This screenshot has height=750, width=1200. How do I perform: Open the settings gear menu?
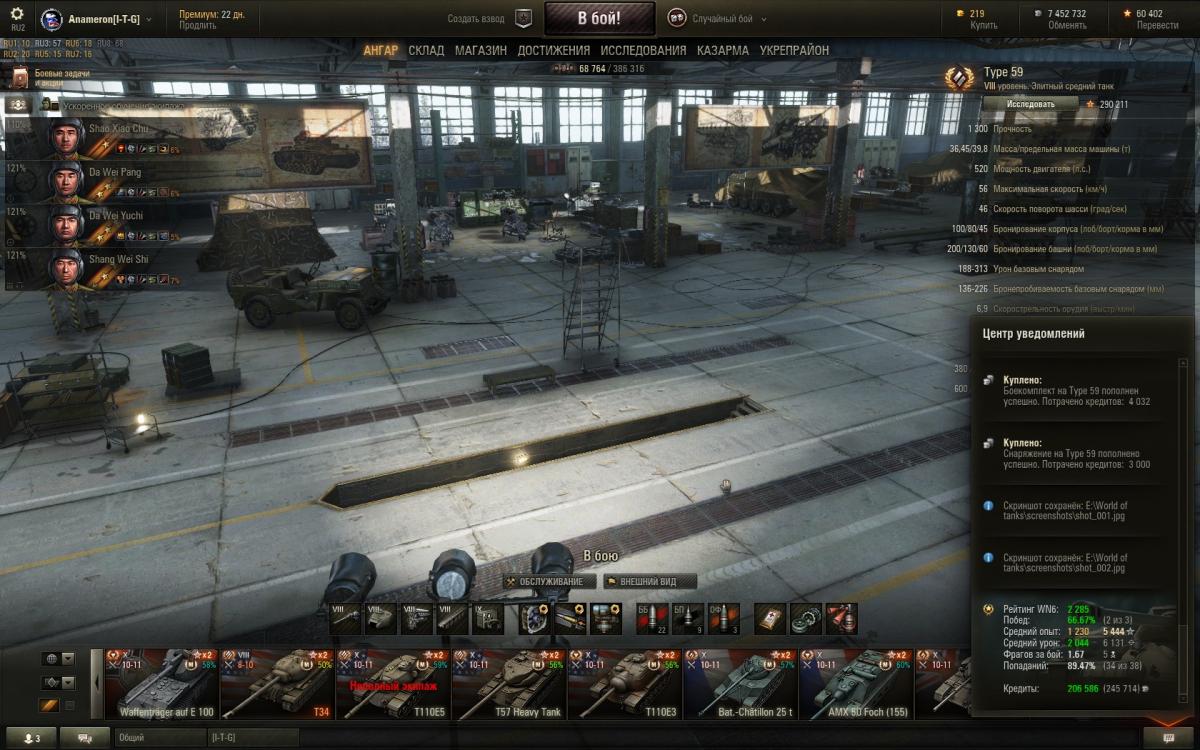17,14
